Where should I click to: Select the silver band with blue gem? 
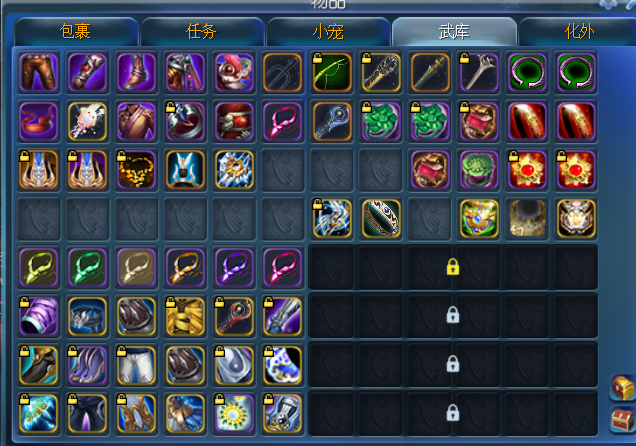[381, 219]
